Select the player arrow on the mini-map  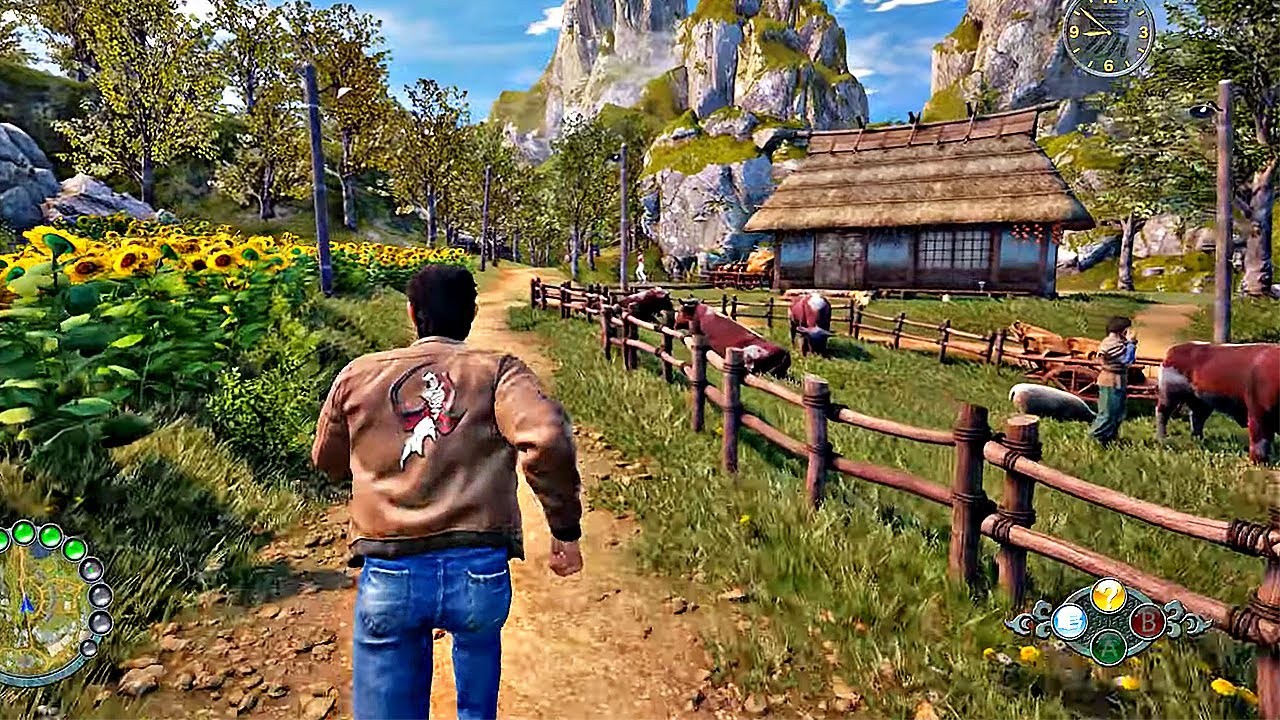(27, 604)
